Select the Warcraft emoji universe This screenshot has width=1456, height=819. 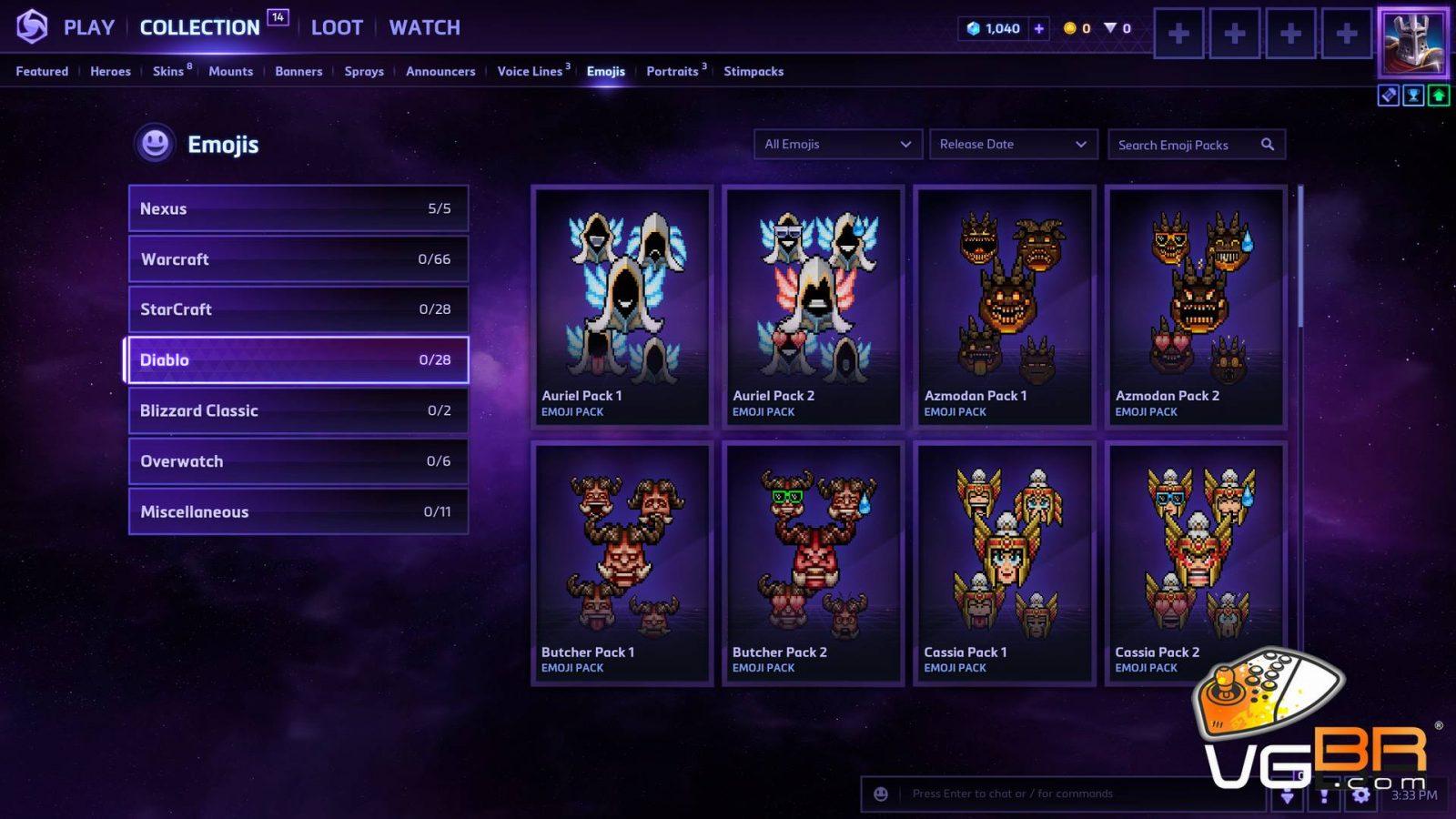click(x=298, y=259)
